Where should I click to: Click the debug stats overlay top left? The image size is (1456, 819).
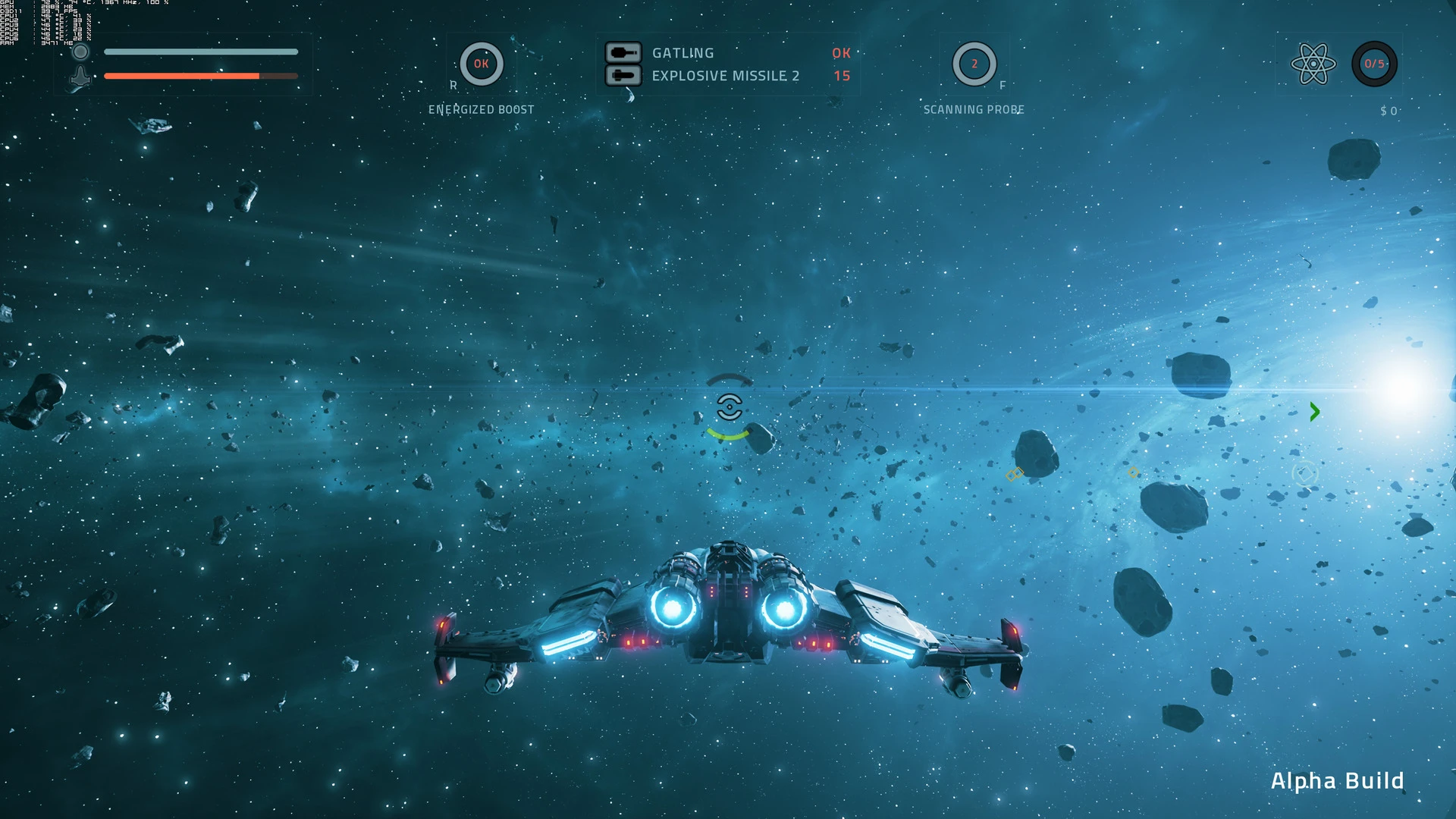click(x=45, y=23)
